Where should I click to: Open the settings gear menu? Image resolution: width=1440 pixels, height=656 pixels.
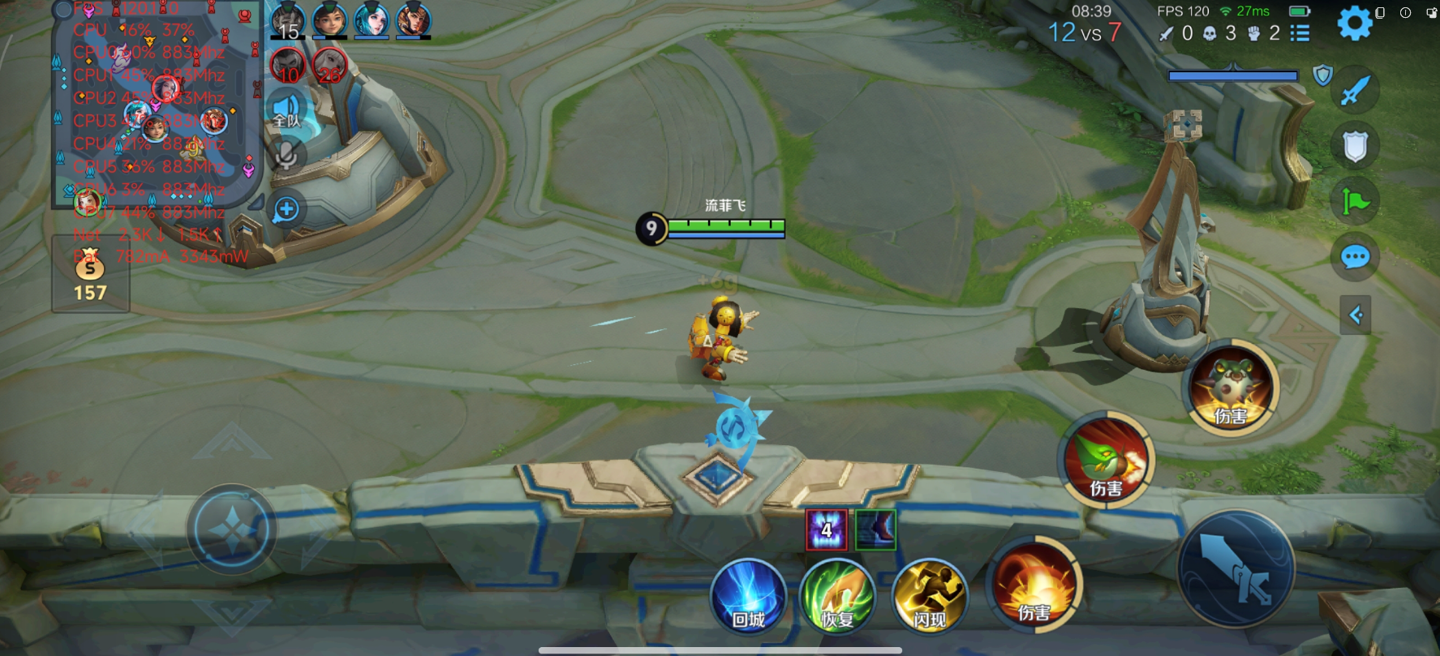(1355, 23)
